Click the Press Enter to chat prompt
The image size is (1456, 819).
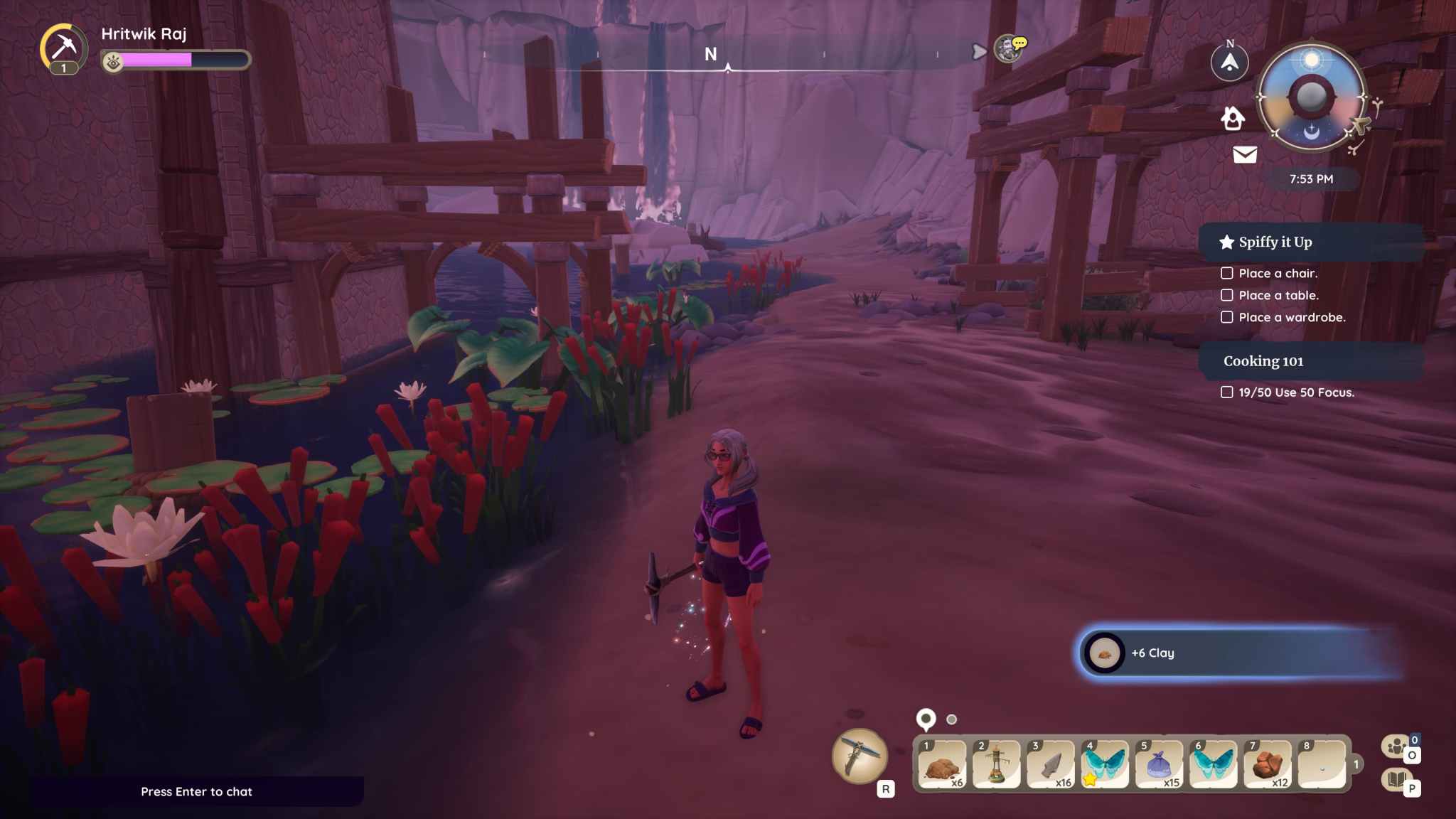tap(198, 791)
